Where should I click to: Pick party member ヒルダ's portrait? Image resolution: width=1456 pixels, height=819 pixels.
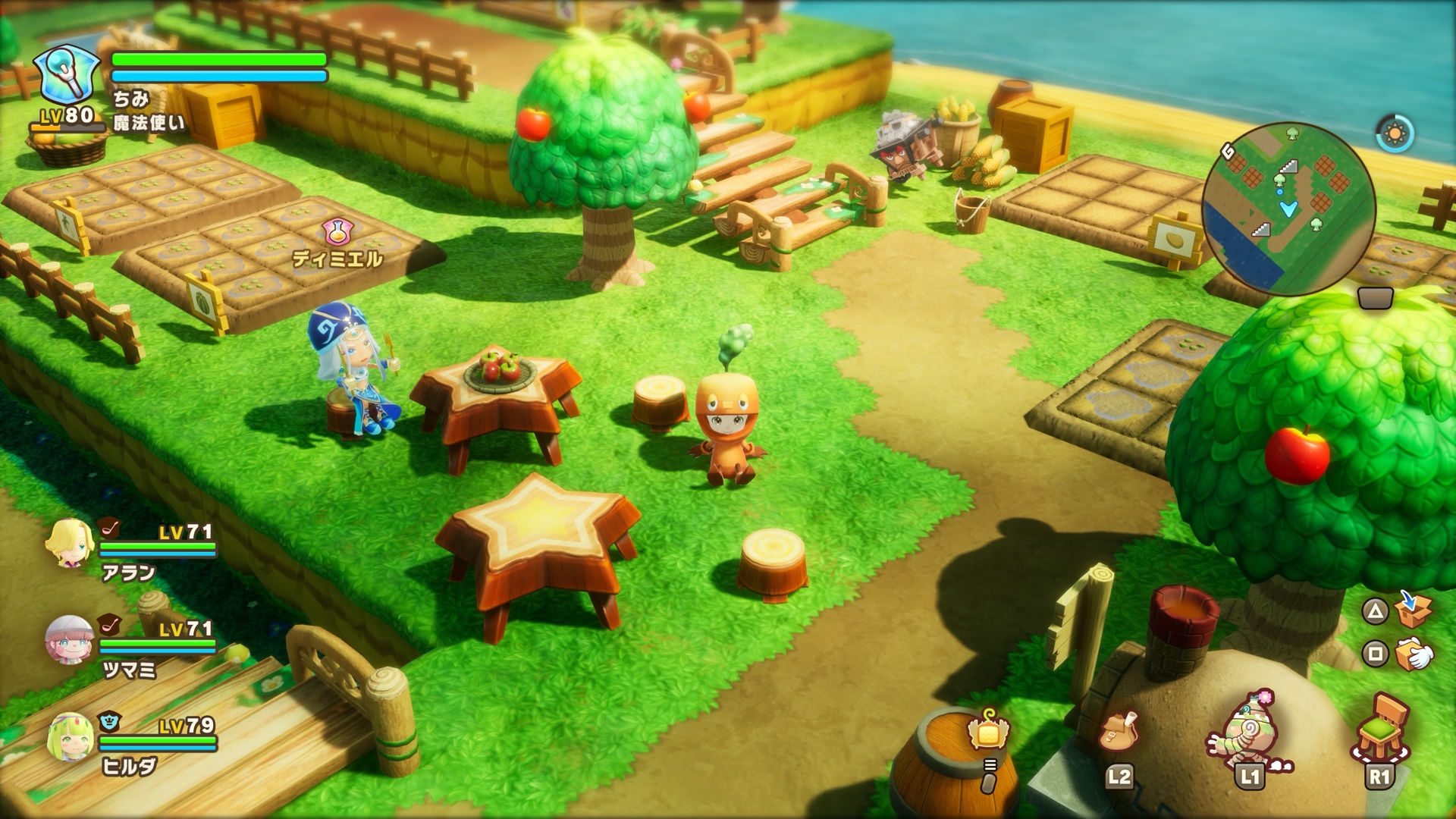69,736
